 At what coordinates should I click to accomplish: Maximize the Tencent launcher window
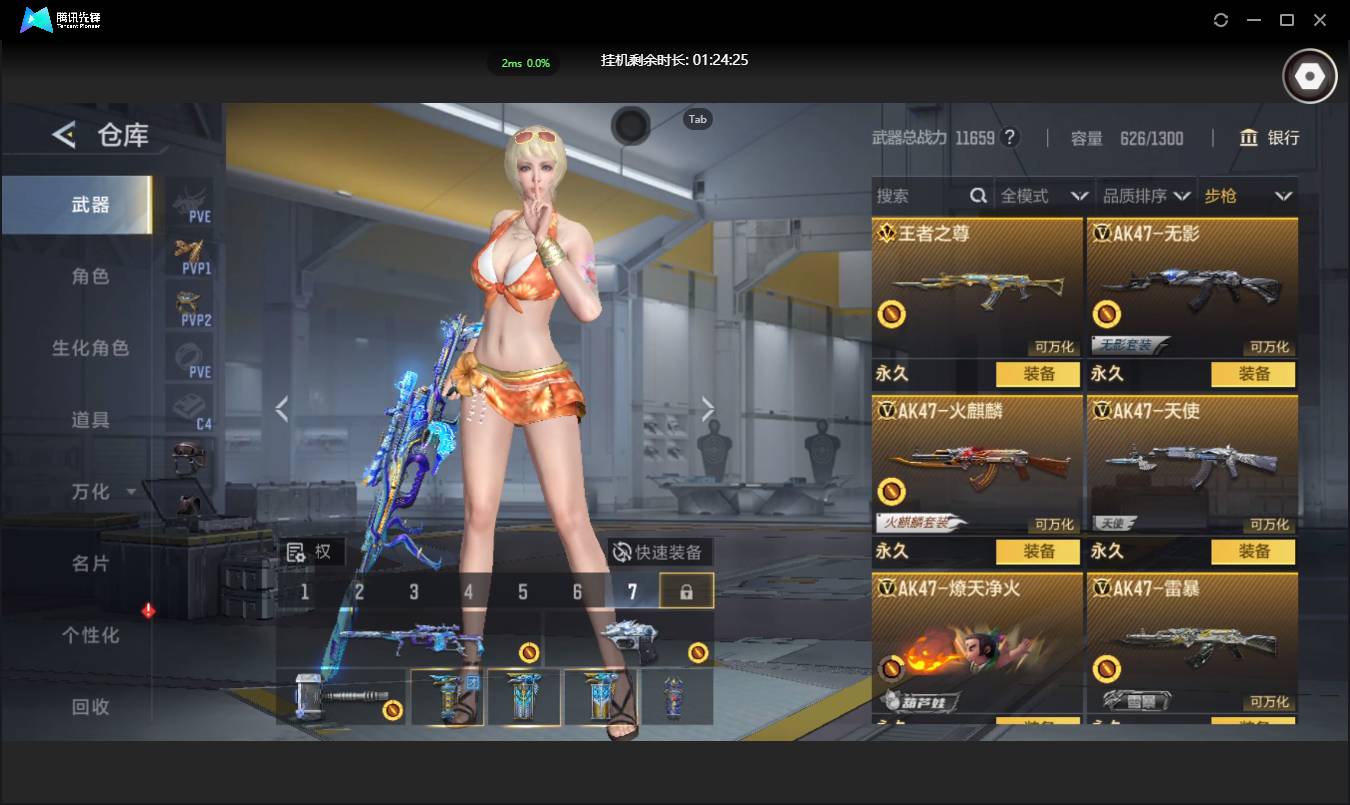click(1287, 20)
